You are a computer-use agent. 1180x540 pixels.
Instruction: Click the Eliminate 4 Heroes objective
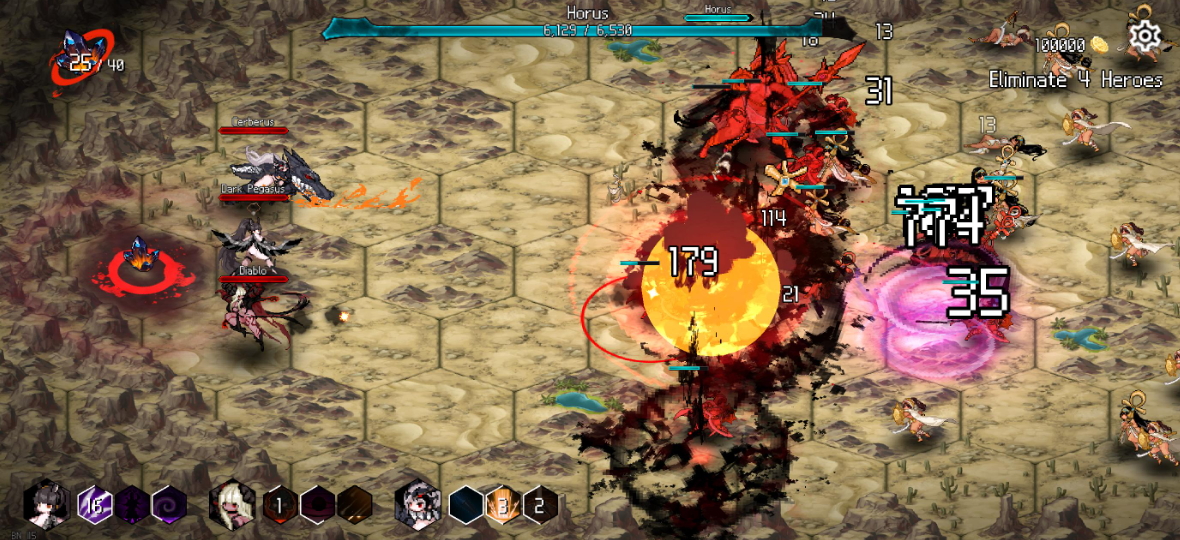click(x=1075, y=80)
